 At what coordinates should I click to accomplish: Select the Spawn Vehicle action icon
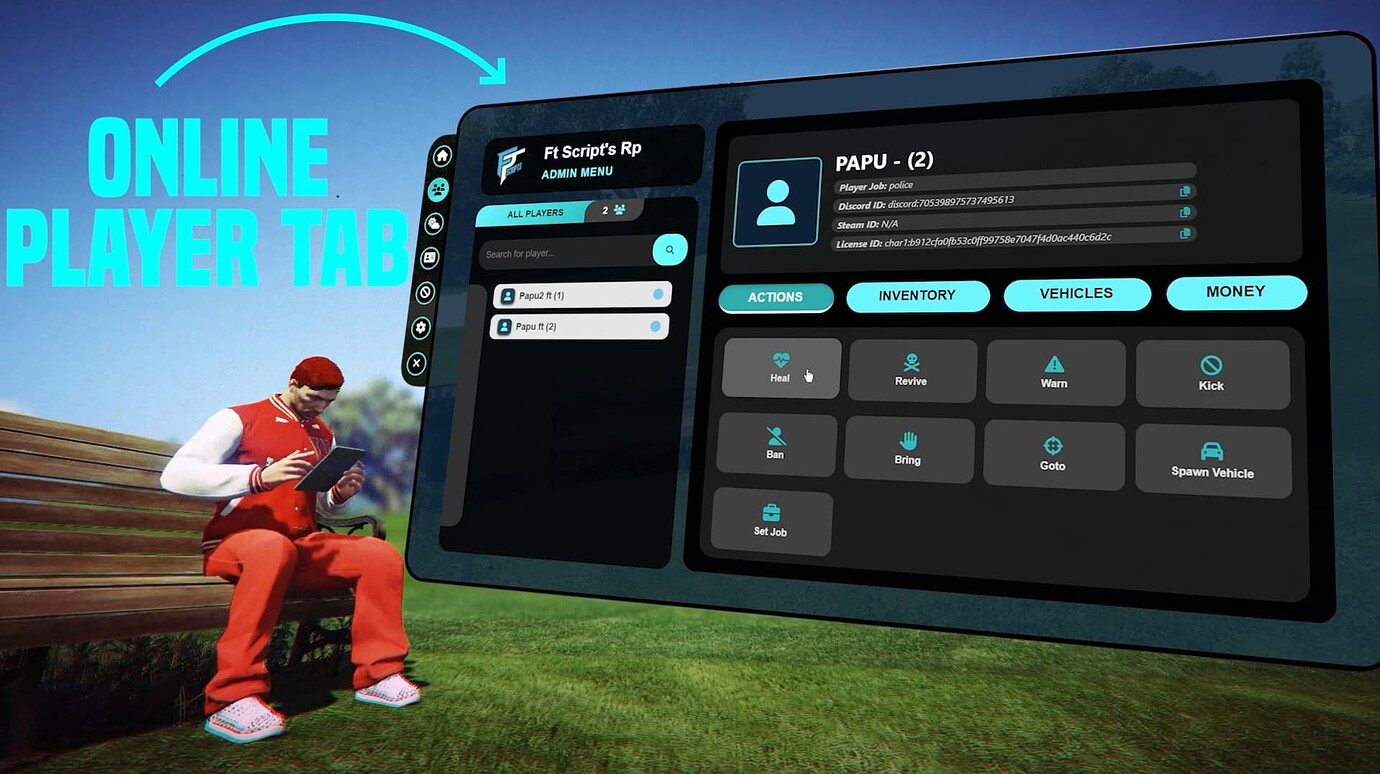point(1213,456)
